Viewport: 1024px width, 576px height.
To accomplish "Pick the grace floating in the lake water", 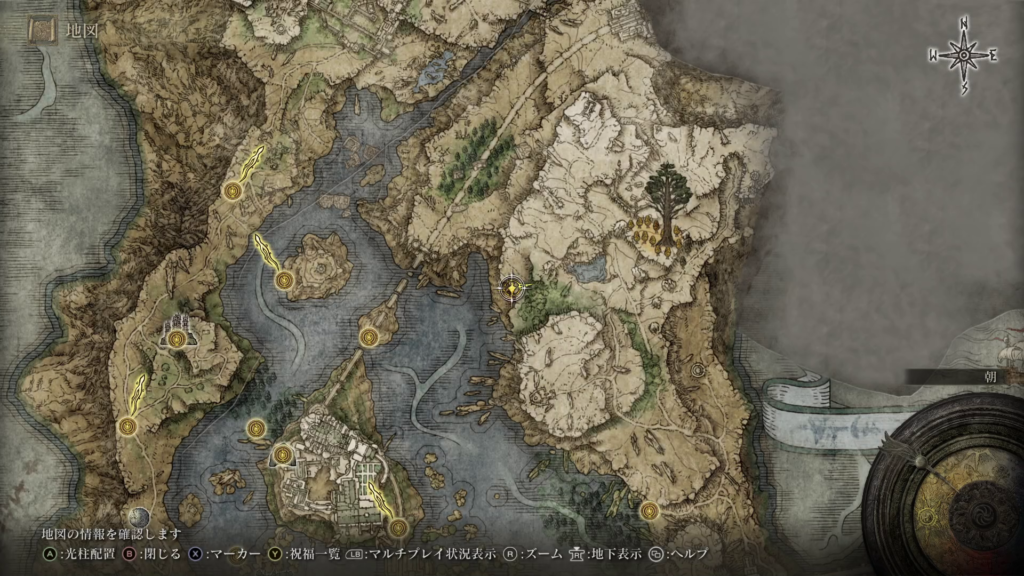I will click(x=254, y=429).
